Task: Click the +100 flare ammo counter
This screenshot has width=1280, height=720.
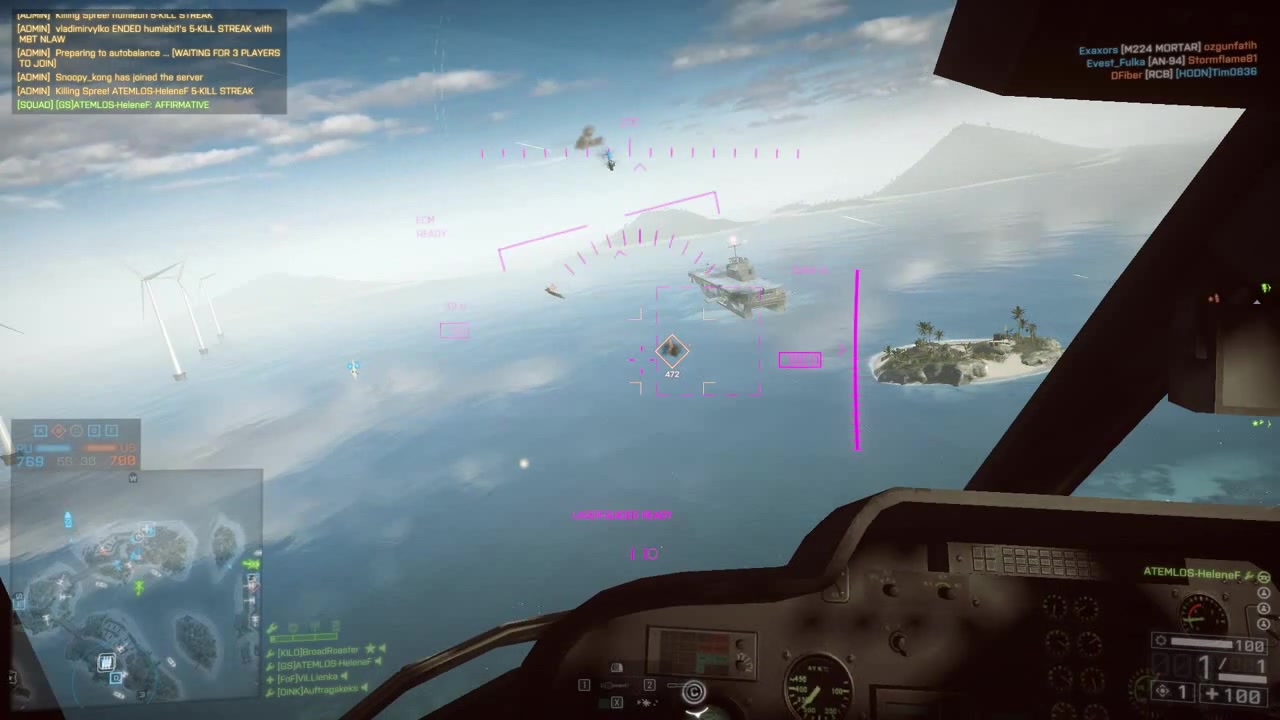Action: (1232, 692)
